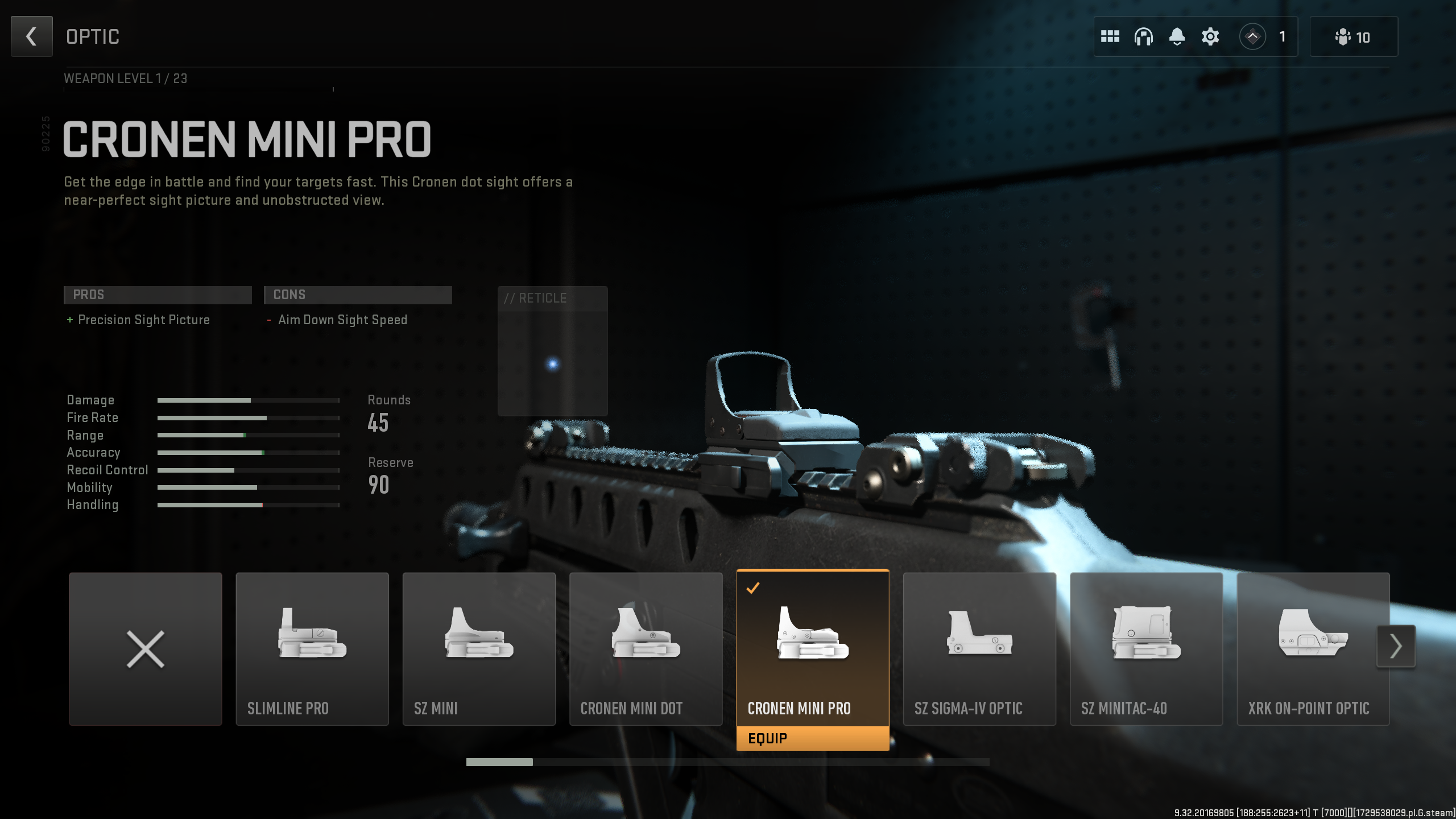Pick the Cronen Mini Dot optic

click(x=646, y=648)
